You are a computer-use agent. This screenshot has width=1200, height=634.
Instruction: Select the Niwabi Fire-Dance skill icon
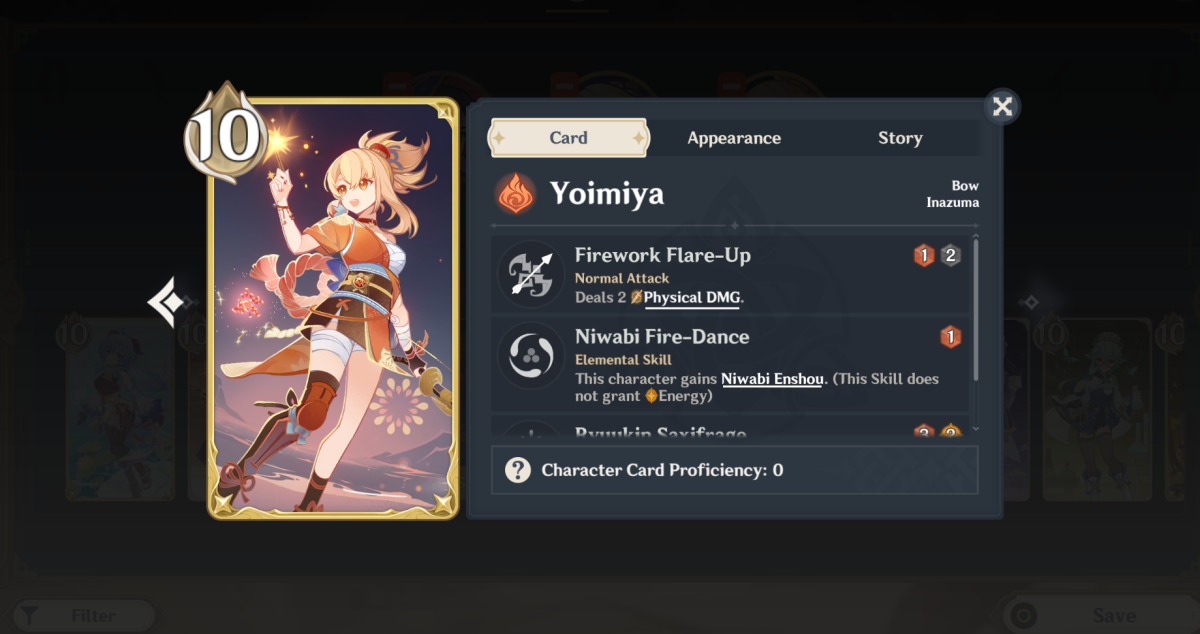click(531, 357)
